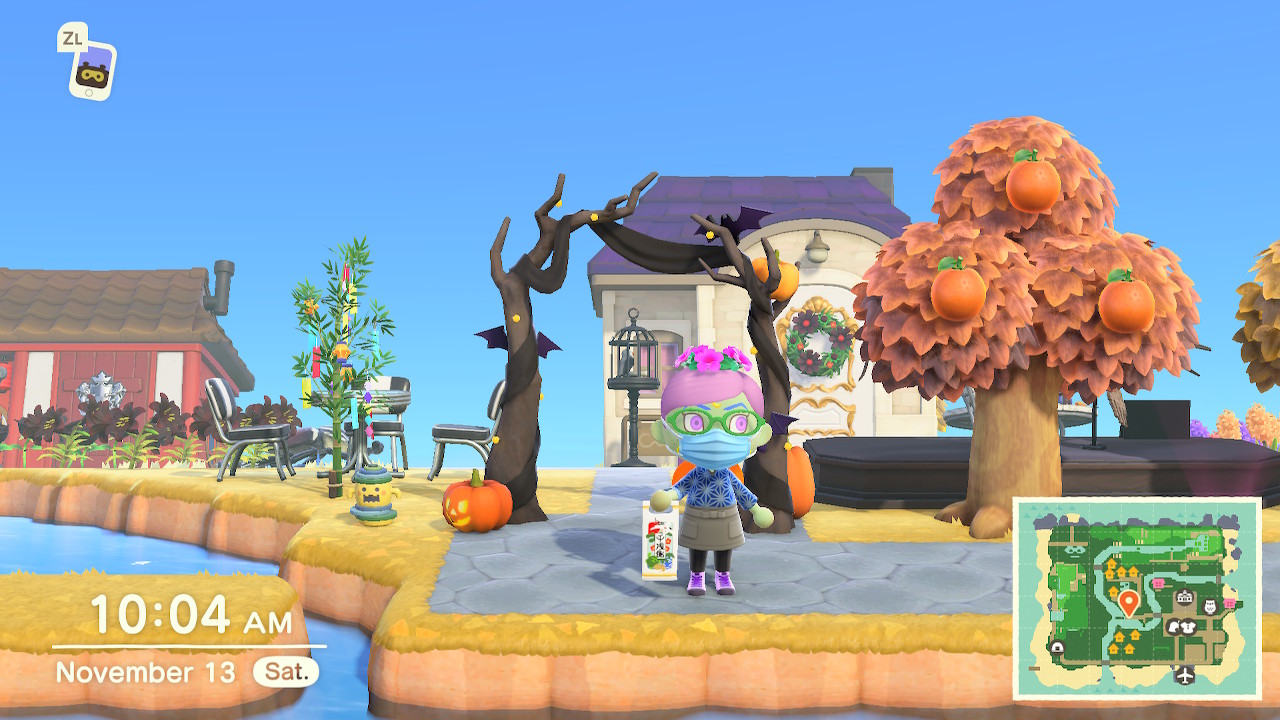Open the island minimap
The image size is (1280, 720).
1137,597
